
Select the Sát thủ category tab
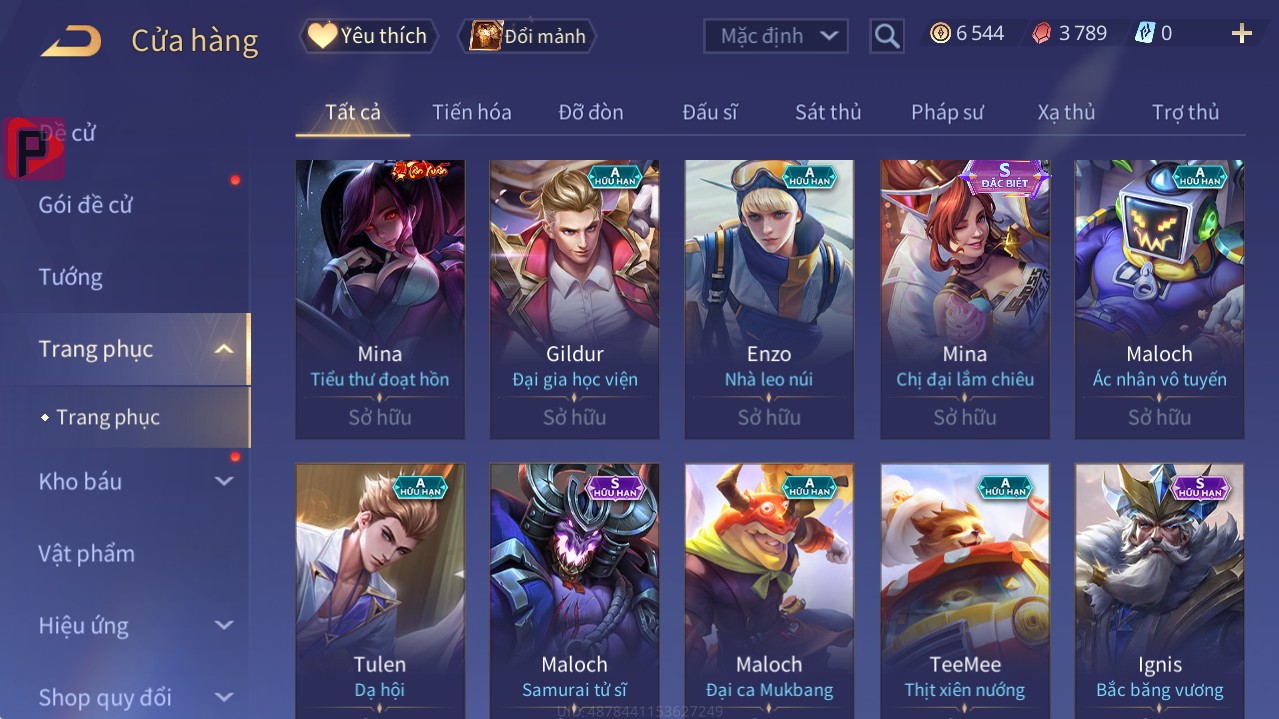tap(827, 112)
